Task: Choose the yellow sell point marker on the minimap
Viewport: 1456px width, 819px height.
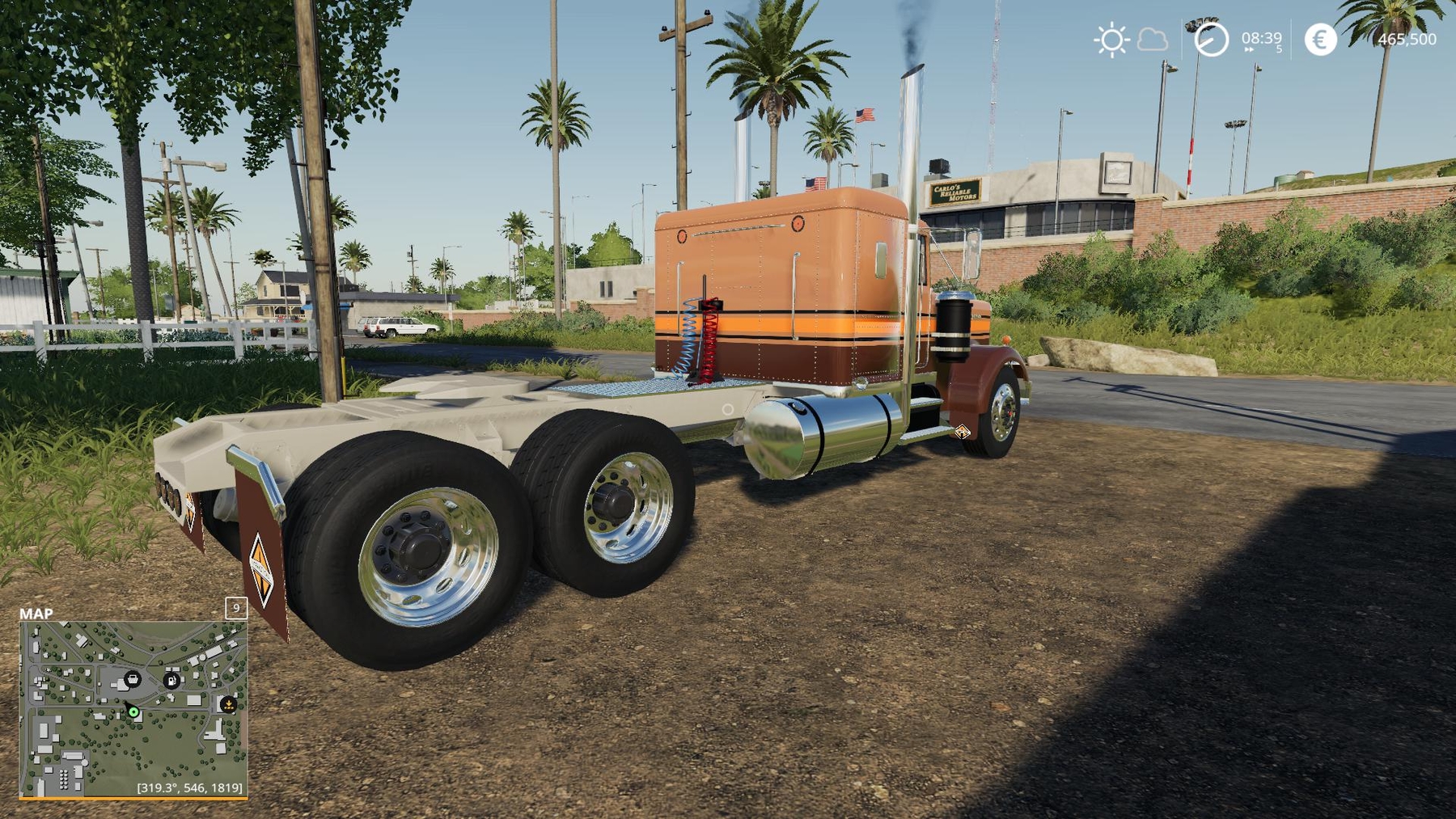Action: pos(229,704)
